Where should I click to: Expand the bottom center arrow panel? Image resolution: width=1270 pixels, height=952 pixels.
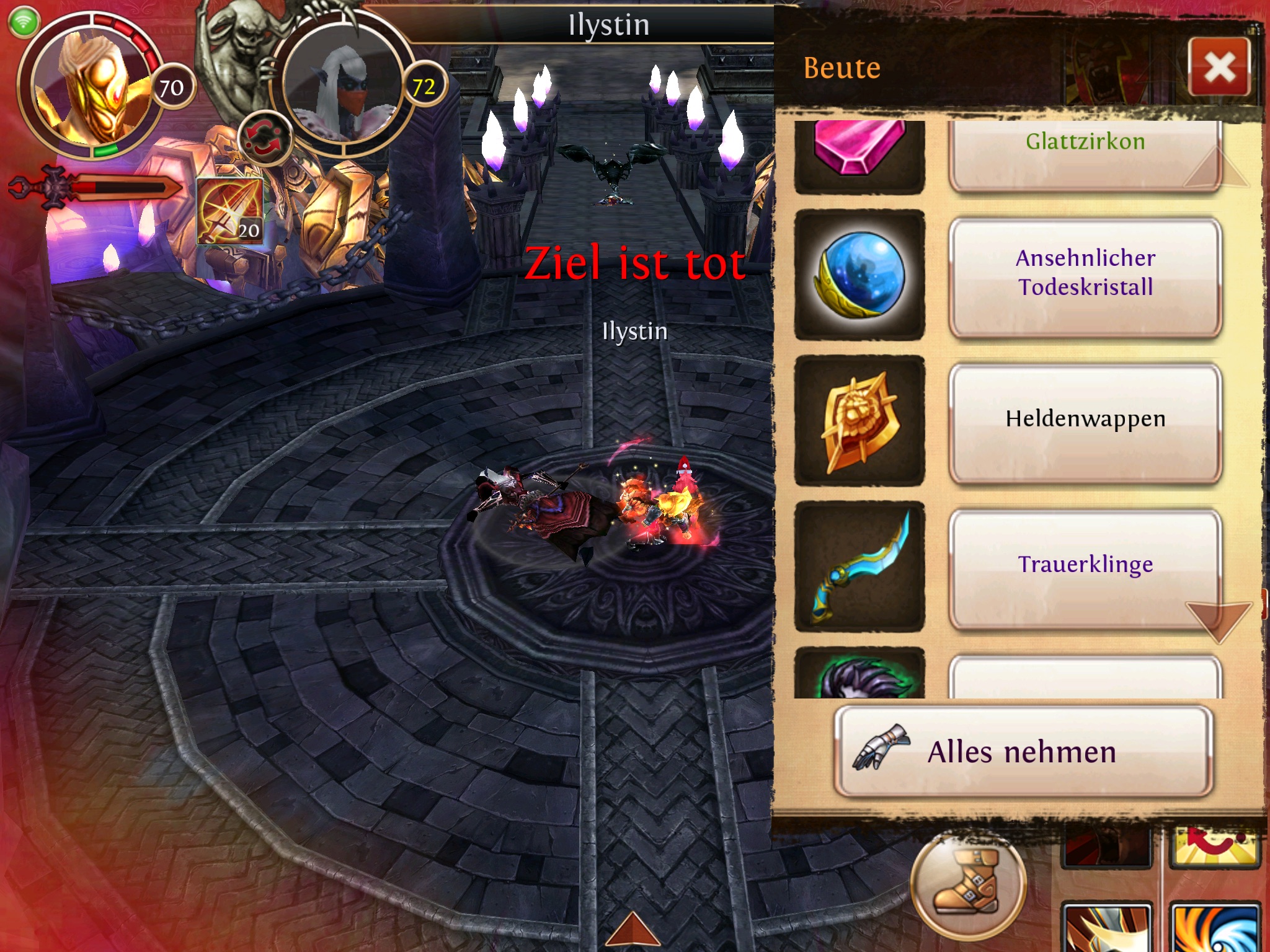[x=633, y=933]
